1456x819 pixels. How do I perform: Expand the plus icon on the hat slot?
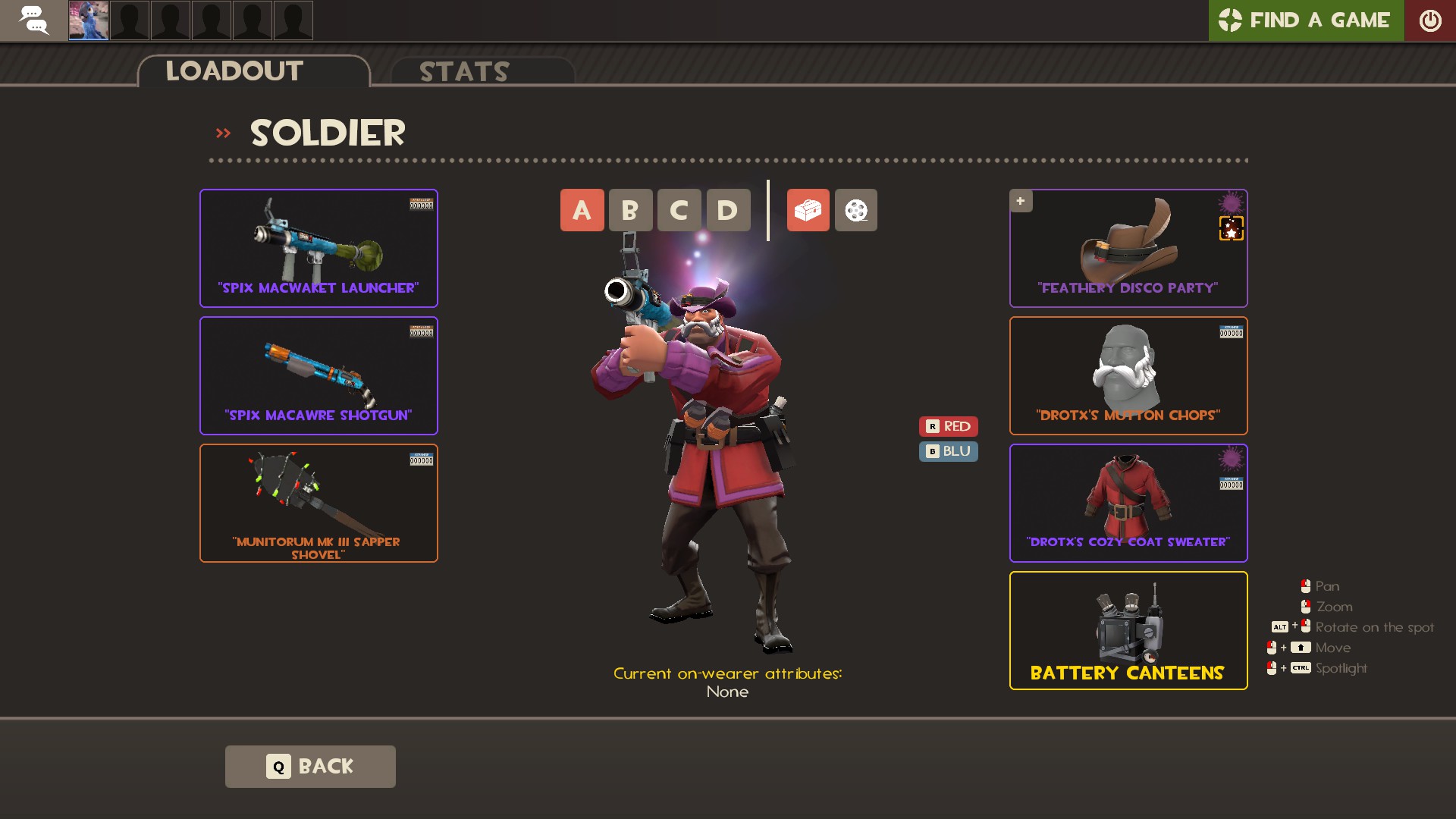click(1021, 201)
